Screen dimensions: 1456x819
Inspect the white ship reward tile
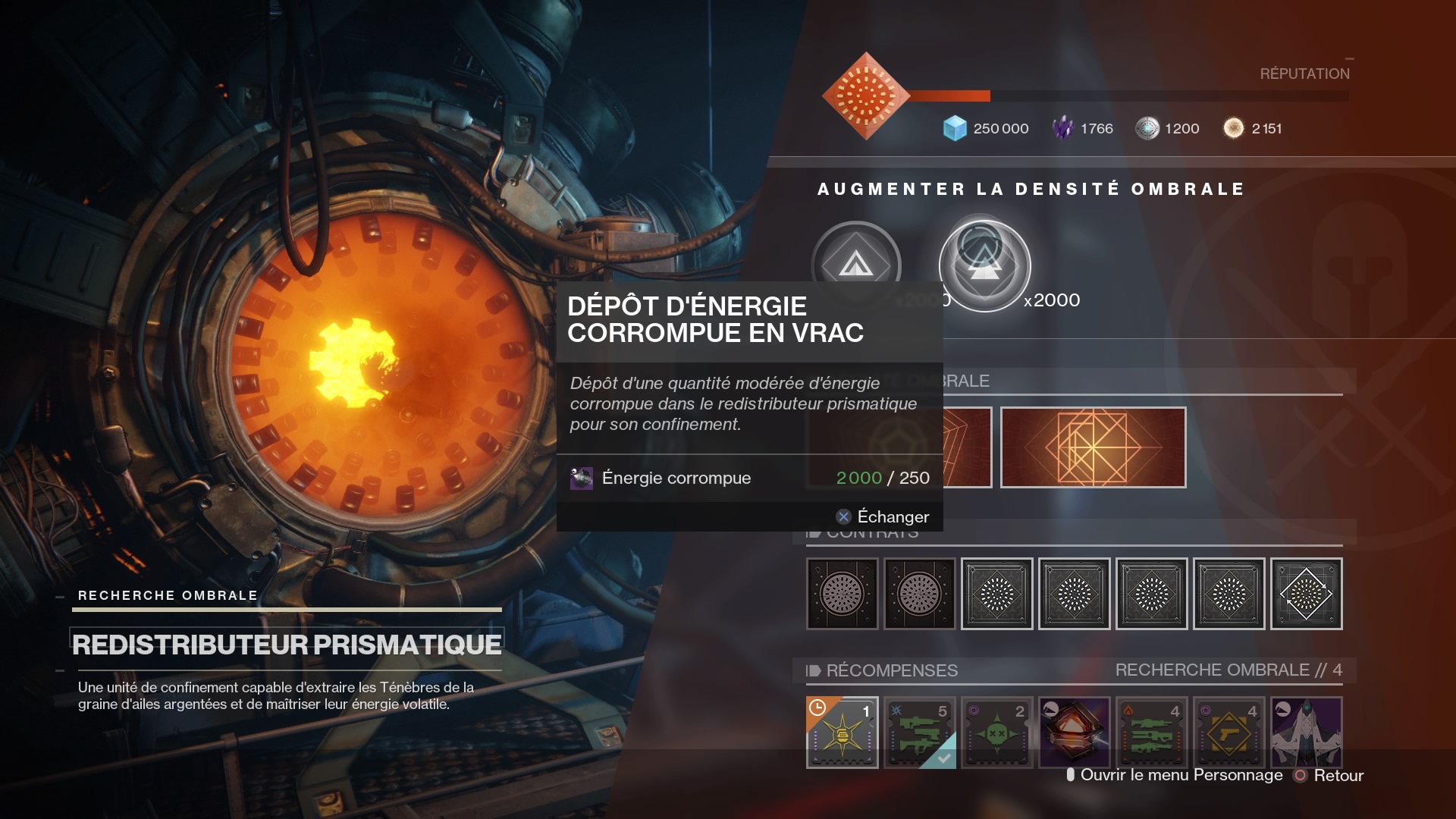coord(1306,732)
